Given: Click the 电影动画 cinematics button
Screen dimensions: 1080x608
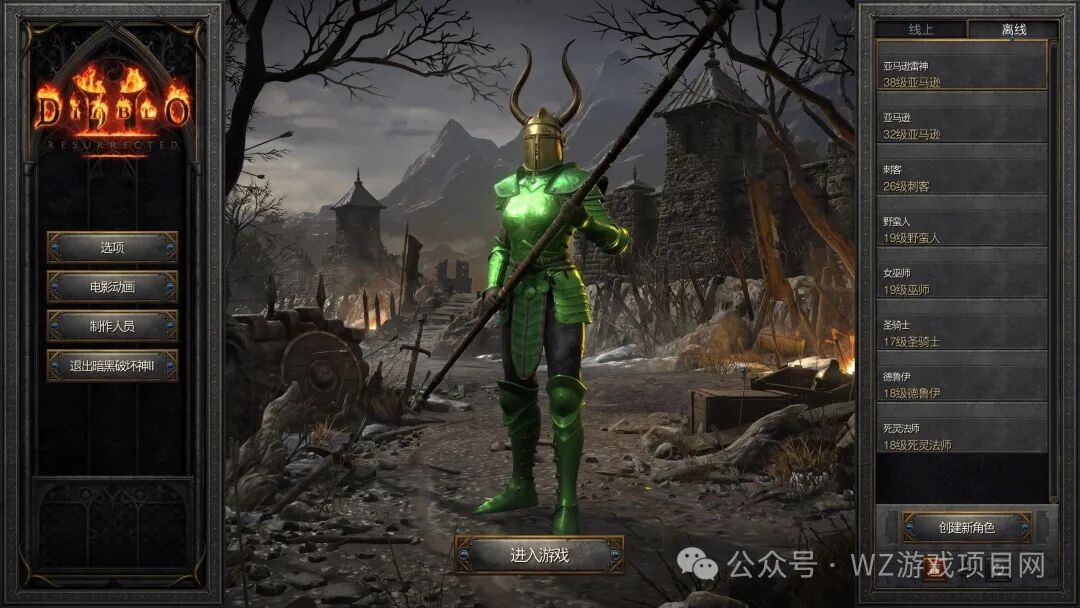Looking at the screenshot, I should (x=112, y=287).
